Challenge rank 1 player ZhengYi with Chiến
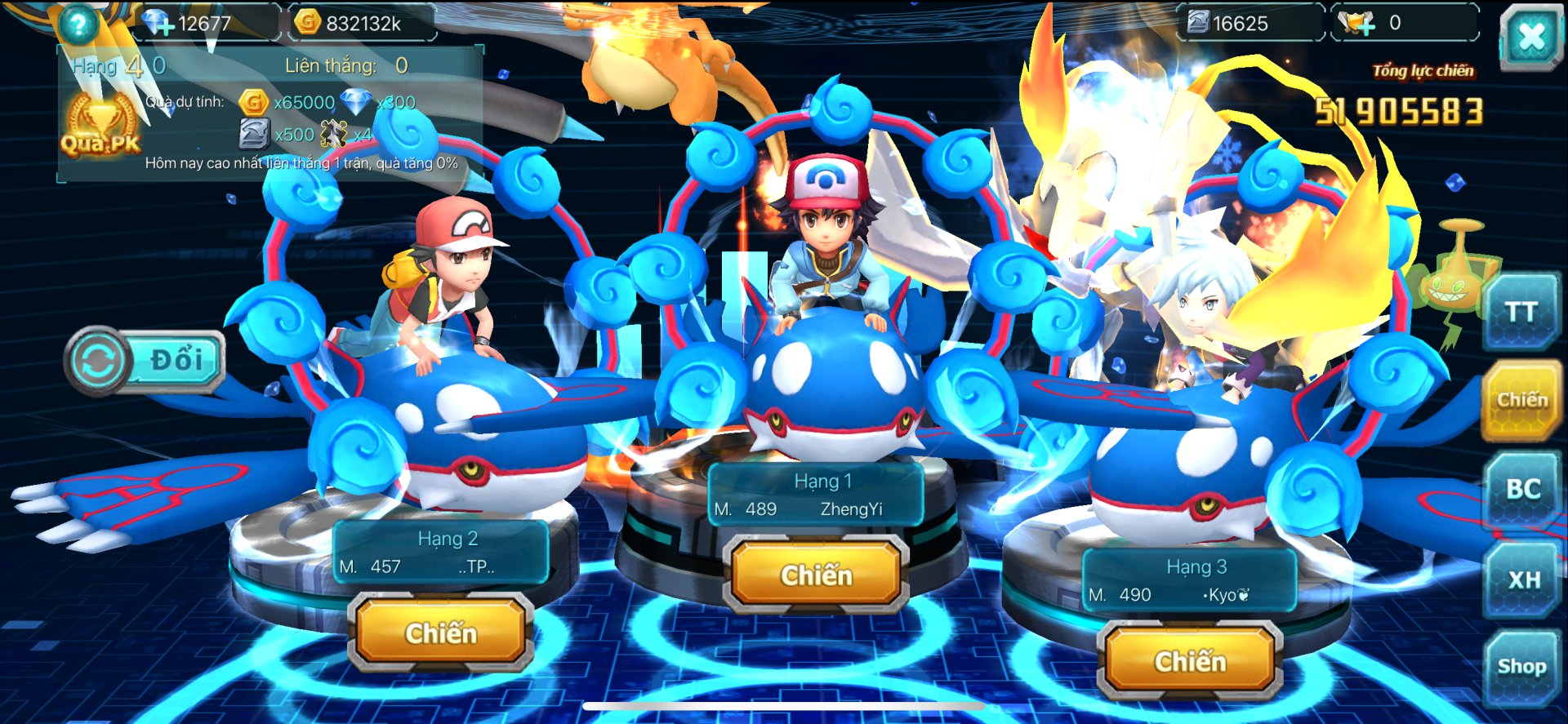Viewport: 1568px width, 724px height. [x=816, y=575]
